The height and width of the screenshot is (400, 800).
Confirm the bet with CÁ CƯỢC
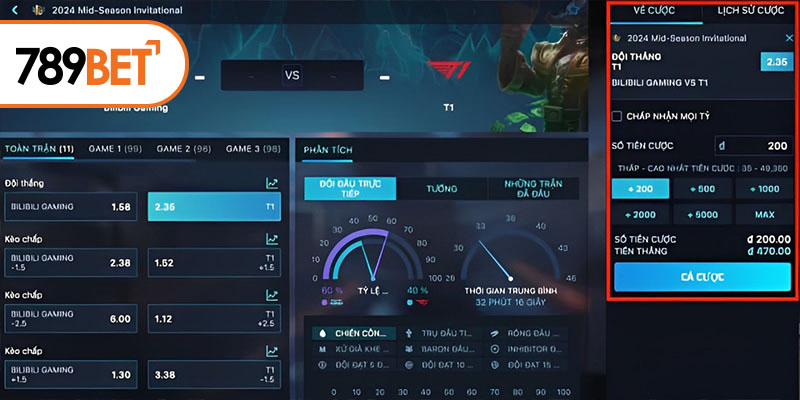click(x=703, y=276)
